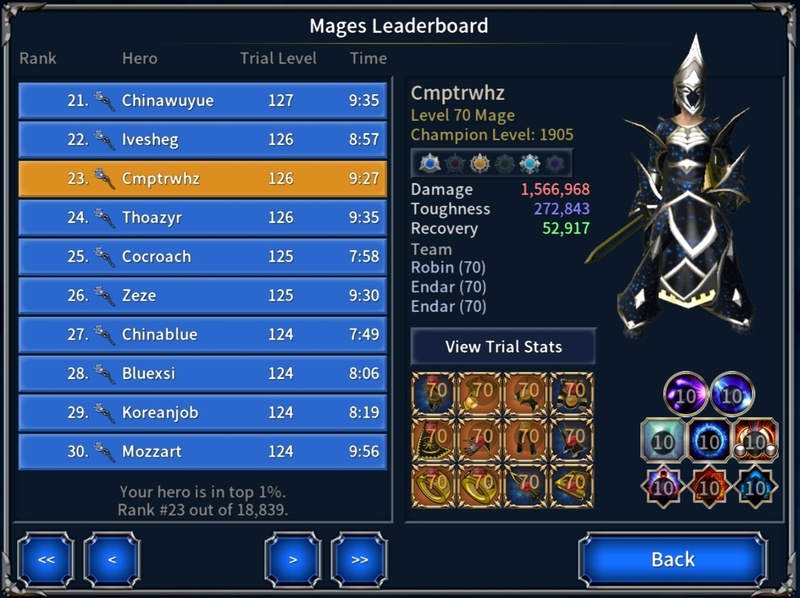This screenshot has width=800, height=598.
Task: Choose the Chinablue leaderboard row
Action: pyautogui.click(x=202, y=335)
